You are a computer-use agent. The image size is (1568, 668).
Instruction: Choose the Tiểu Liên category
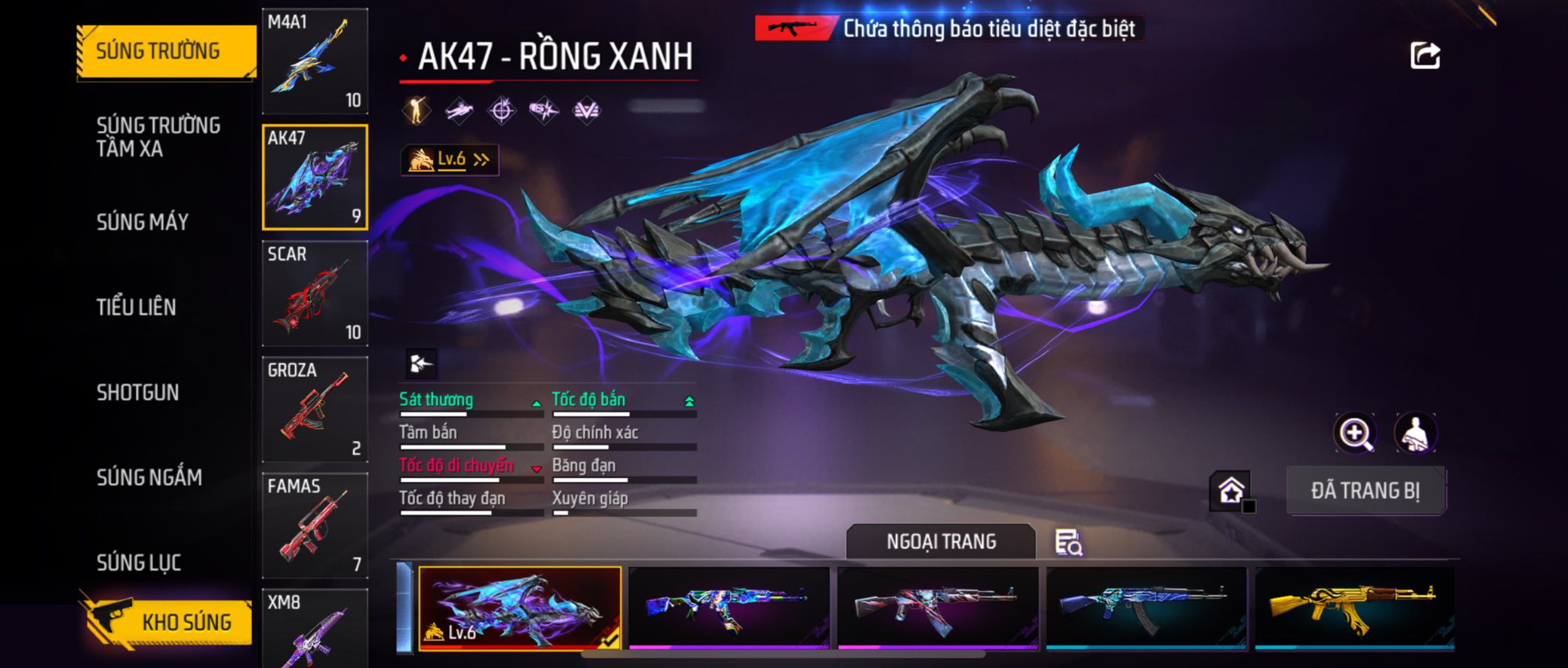(136, 307)
